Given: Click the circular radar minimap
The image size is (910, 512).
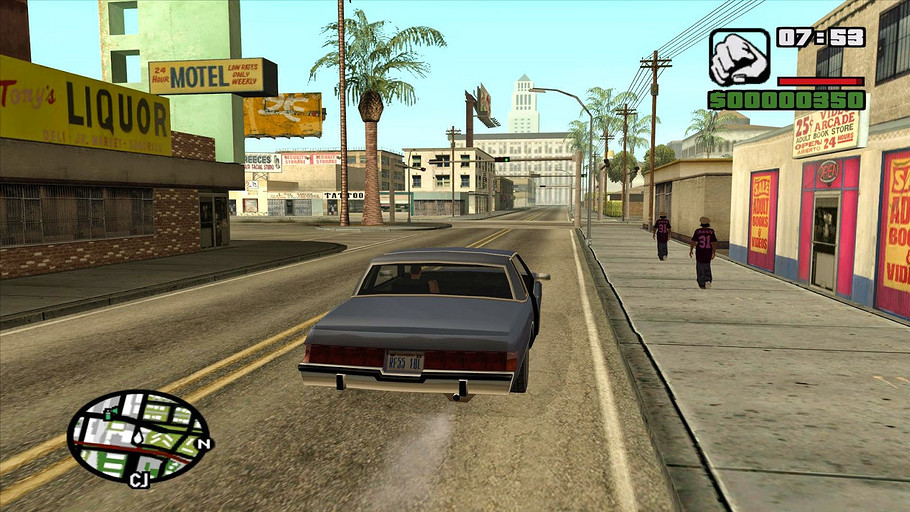Looking at the screenshot, I should pyautogui.click(x=139, y=436).
